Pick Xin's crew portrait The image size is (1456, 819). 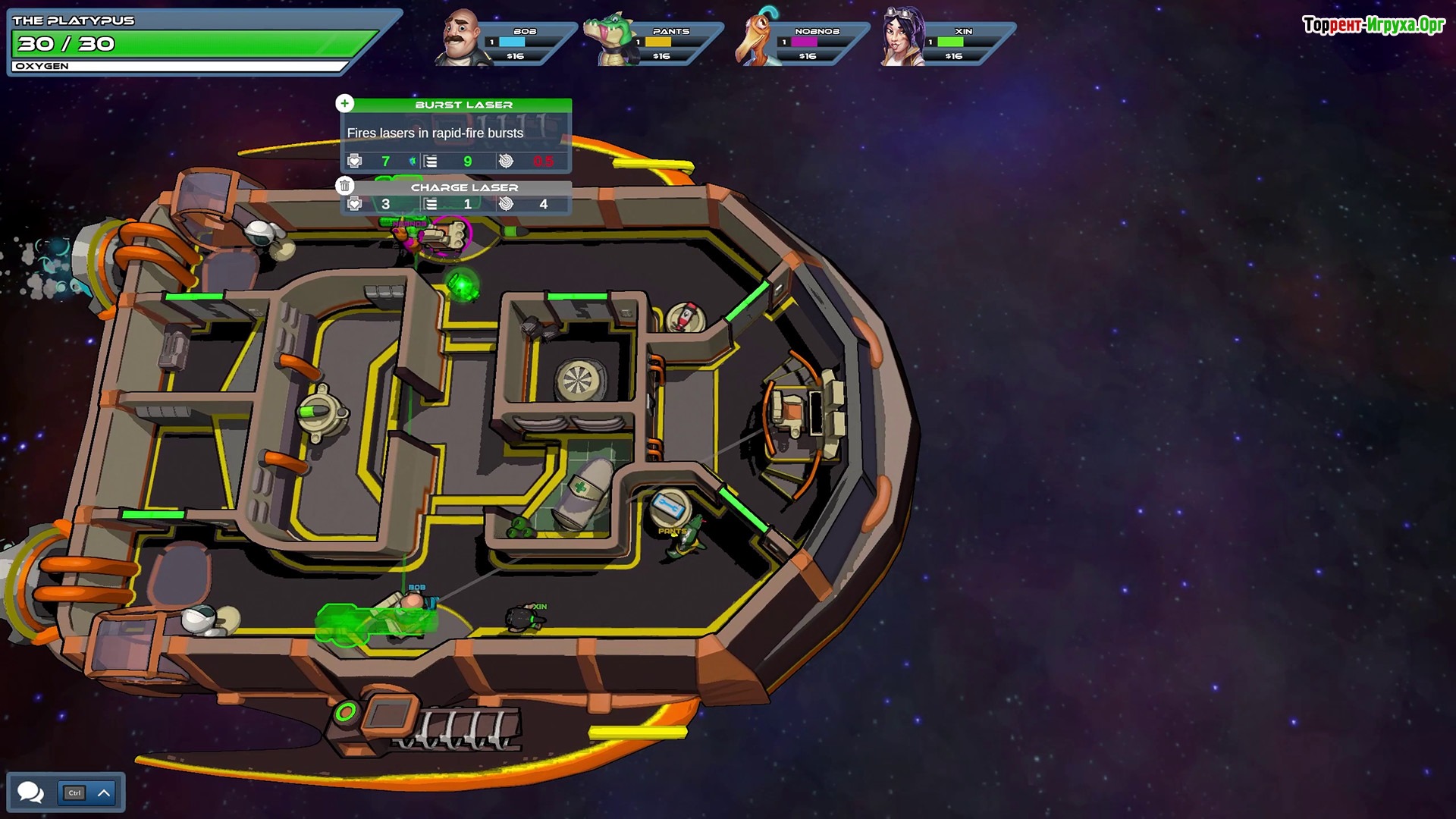coord(903,38)
